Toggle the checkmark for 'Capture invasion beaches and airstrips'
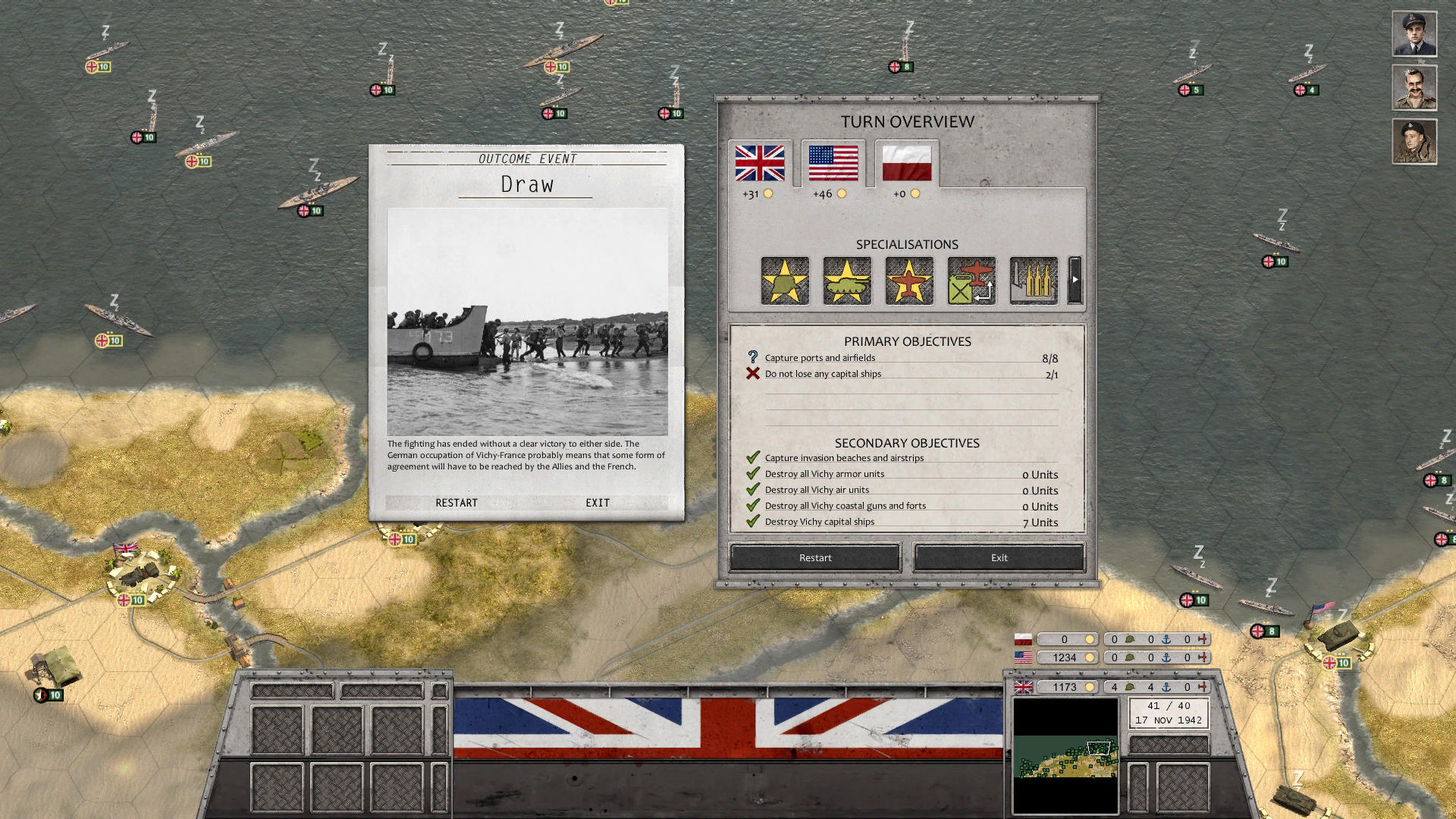This screenshot has width=1456, height=819. [x=753, y=457]
